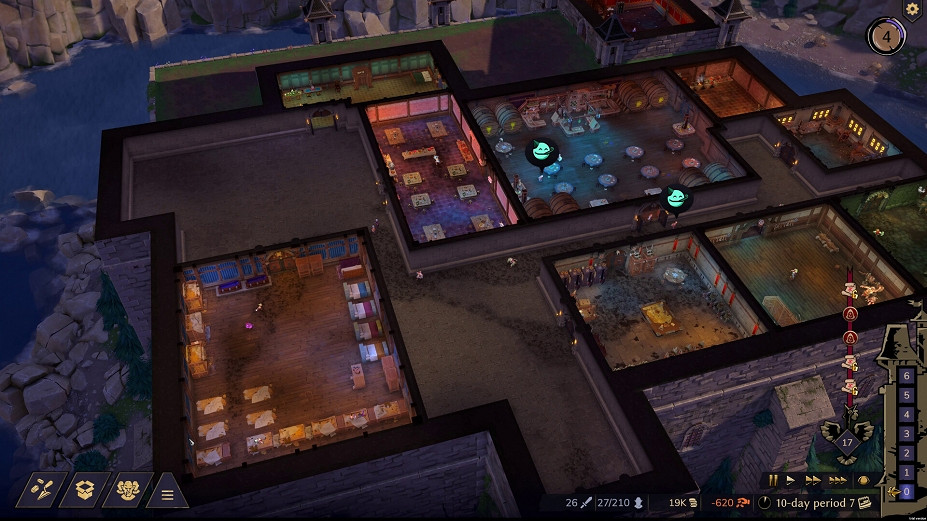Switch to tower floor 2
Viewport: 927px width, 521px height.
pyautogui.click(x=906, y=452)
